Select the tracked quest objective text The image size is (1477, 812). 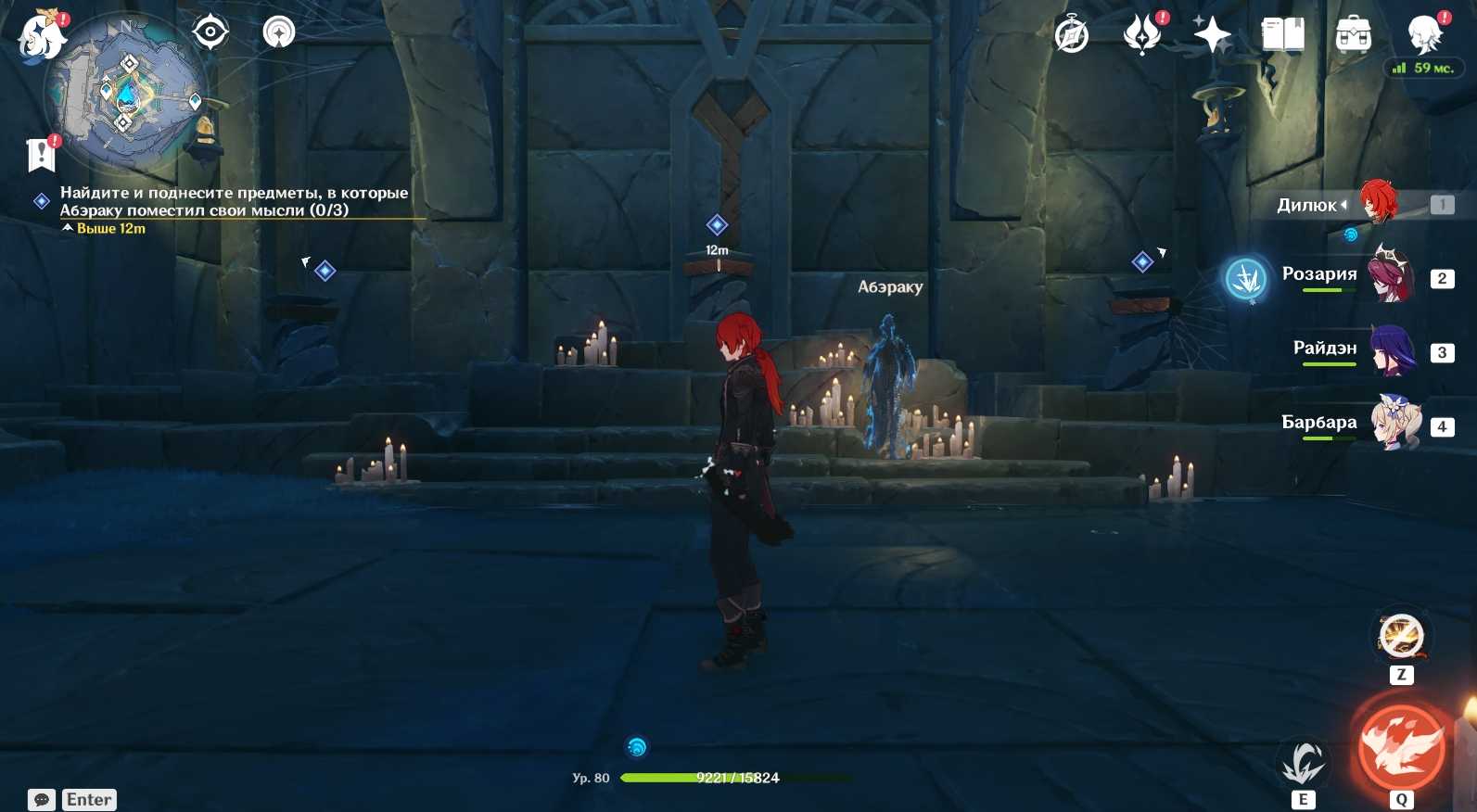click(x=234, y=201)
